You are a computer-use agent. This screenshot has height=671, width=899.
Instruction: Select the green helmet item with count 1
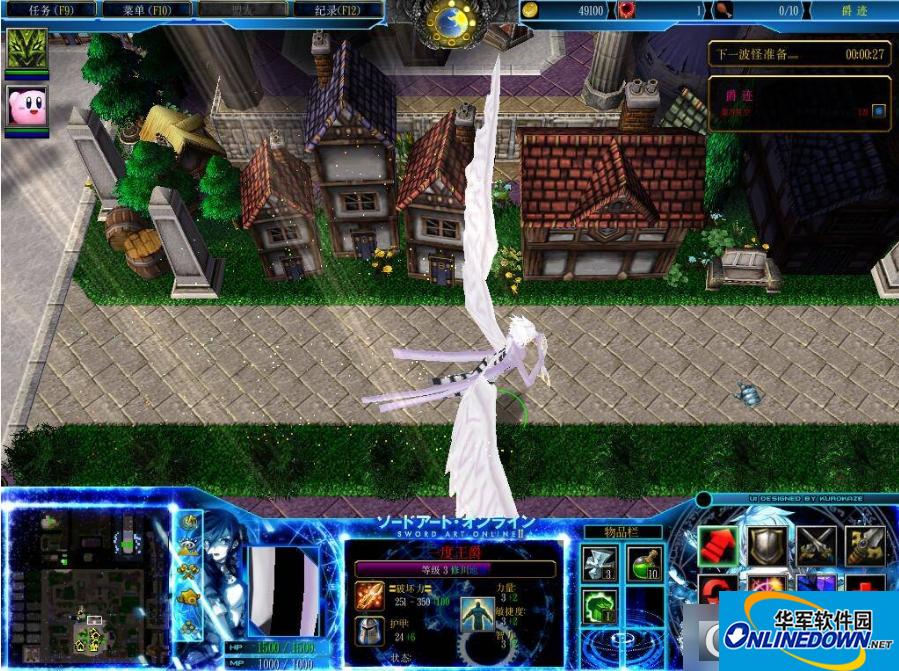[599, 606]
